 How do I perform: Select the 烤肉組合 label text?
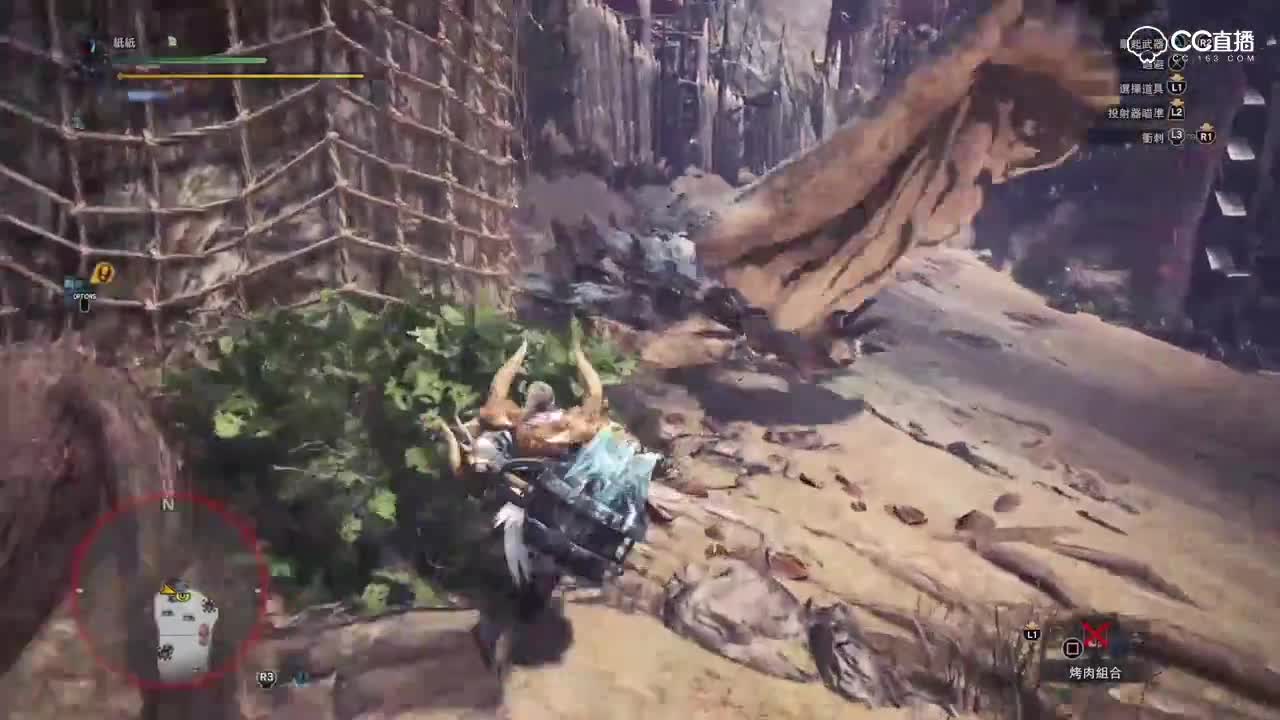(x=1095, y=671)
